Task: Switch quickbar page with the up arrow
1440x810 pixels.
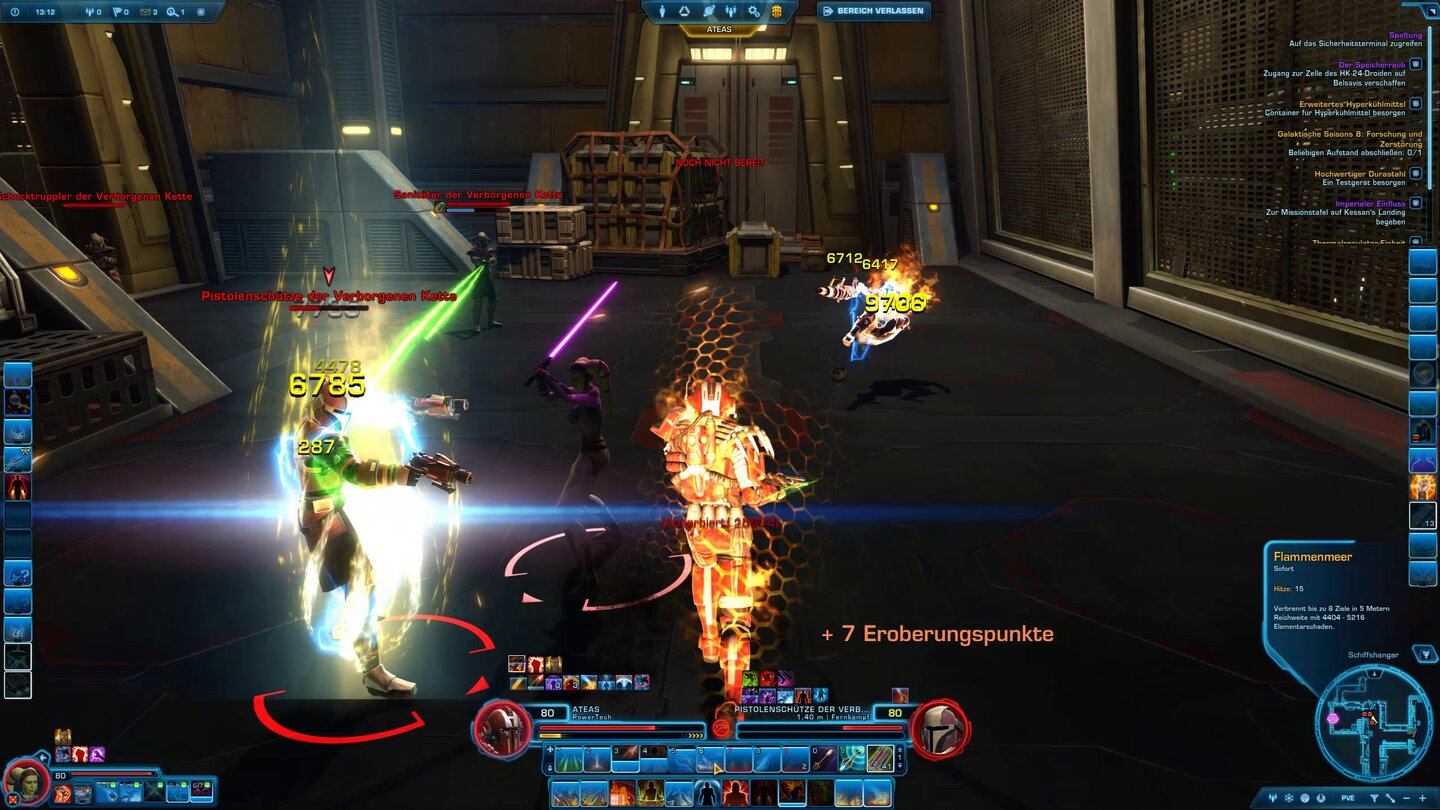Action: 899,749
